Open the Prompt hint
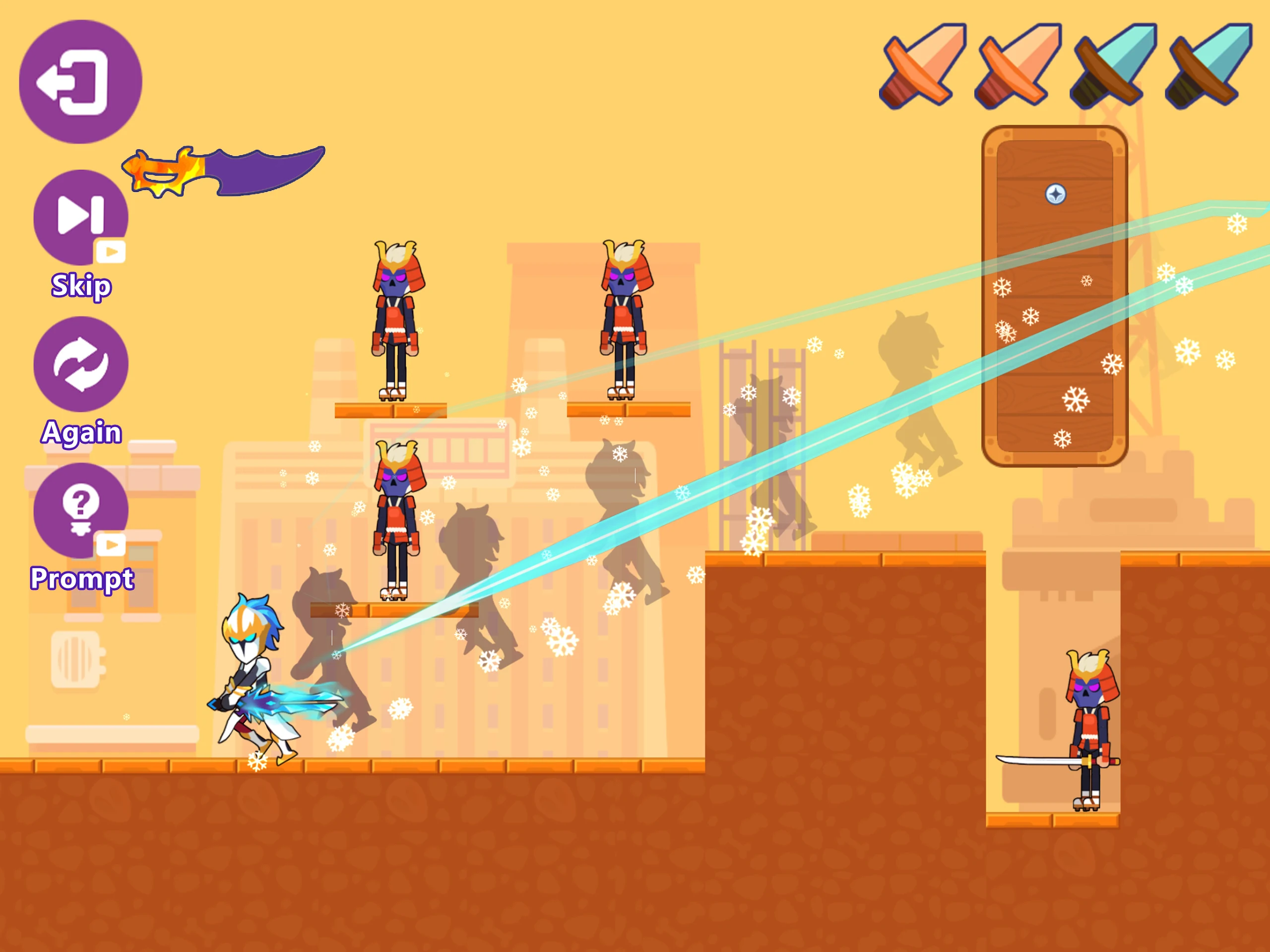 tap(80, 510)
